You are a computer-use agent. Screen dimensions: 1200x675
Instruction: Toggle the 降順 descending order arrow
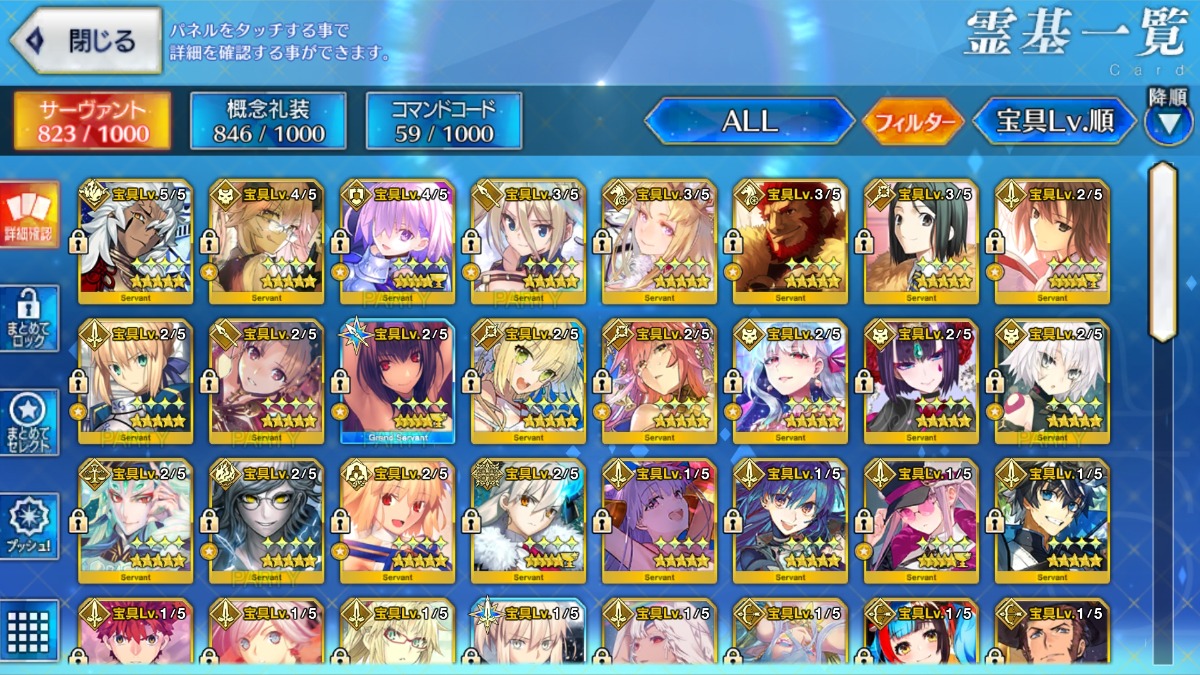pos(1167,122)
